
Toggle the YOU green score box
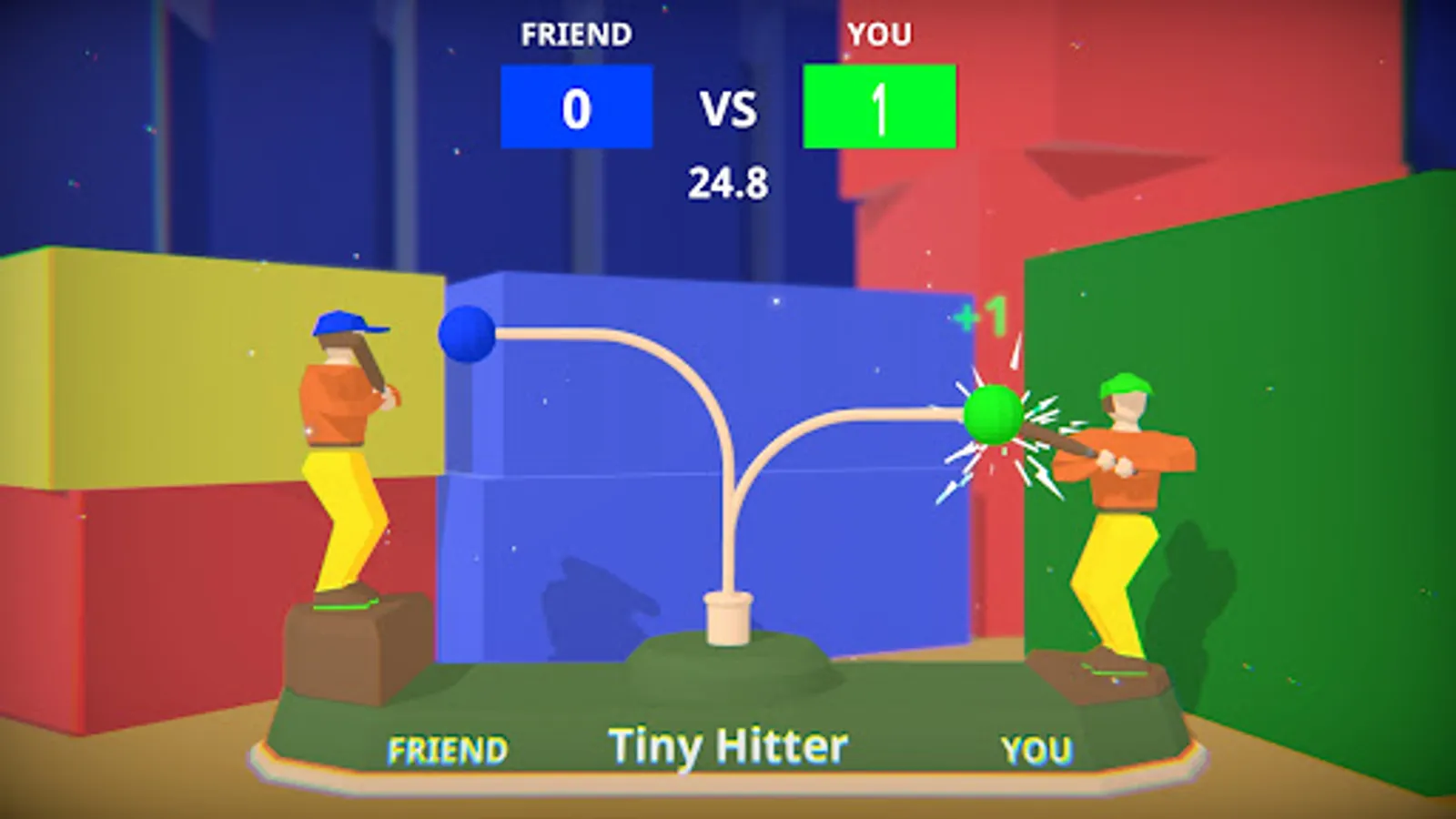[x=879, y=105]
